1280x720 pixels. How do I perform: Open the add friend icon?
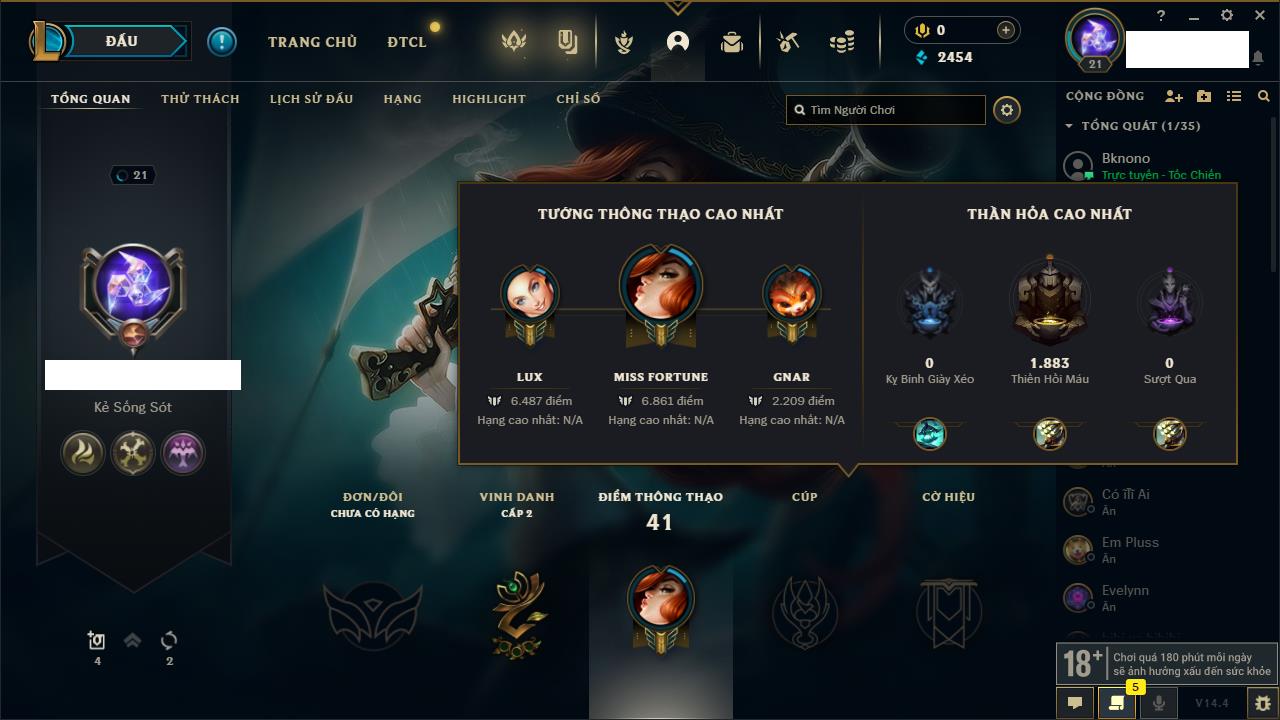pos(1174,96)
